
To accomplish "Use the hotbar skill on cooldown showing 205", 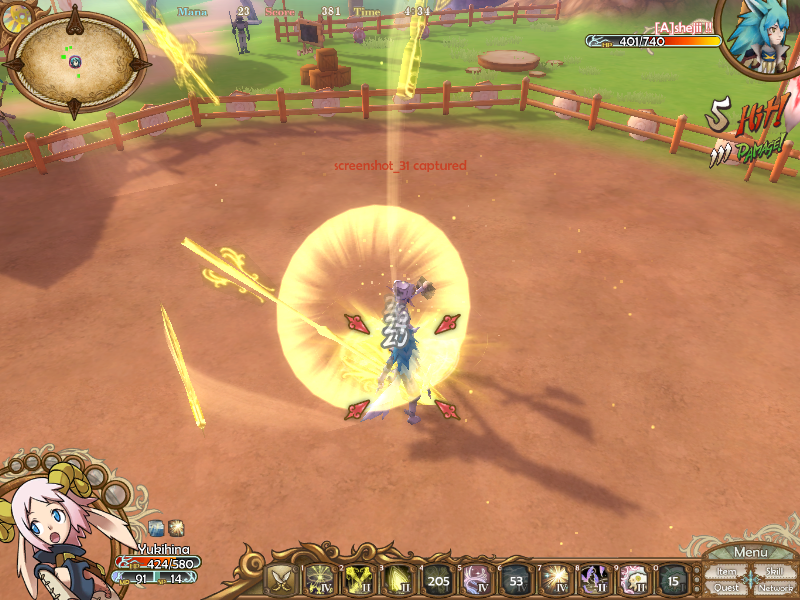I will (438, 579).
